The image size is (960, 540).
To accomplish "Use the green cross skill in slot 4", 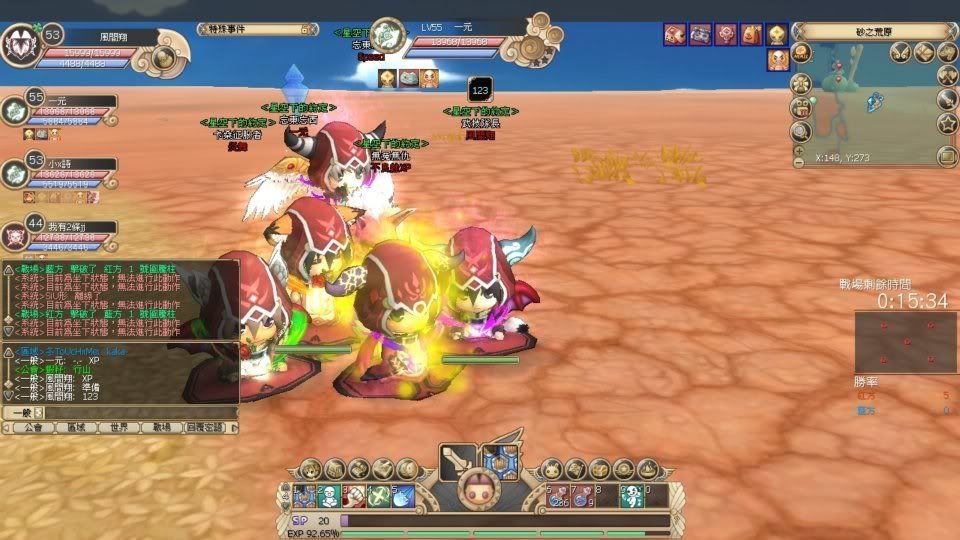I will [x=378, y=495].
